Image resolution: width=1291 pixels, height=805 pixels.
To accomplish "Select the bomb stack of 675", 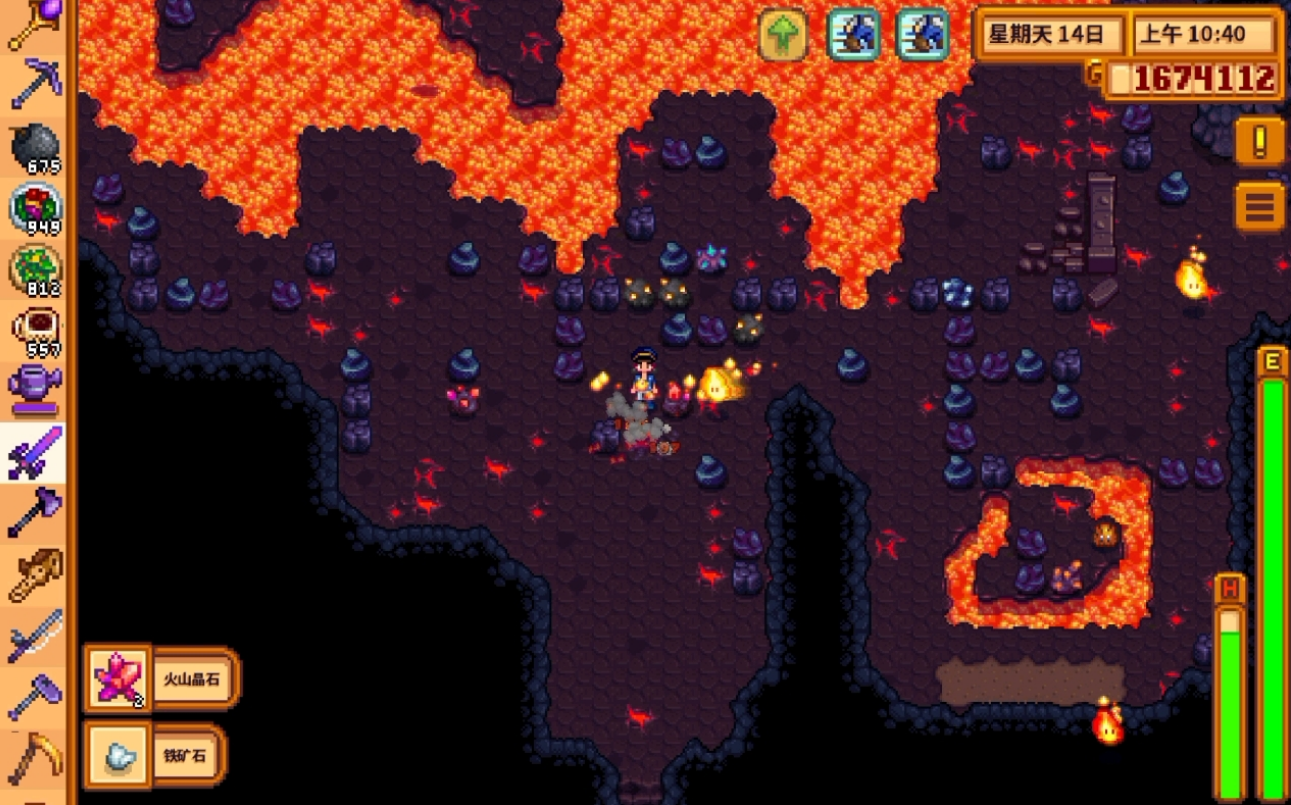I will [35, 148].
